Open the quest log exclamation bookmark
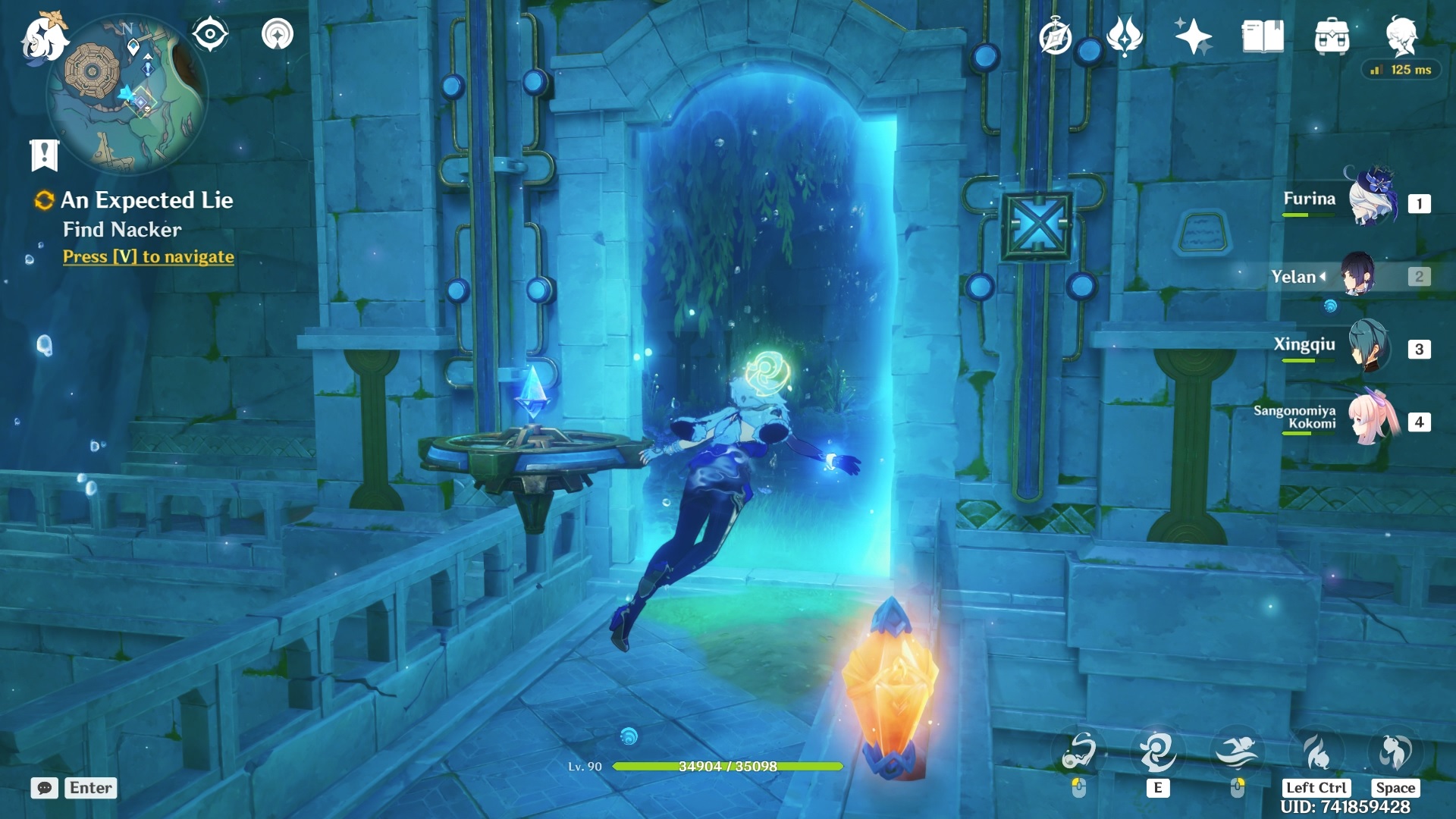1456x819 pixels. pos(44,155)
